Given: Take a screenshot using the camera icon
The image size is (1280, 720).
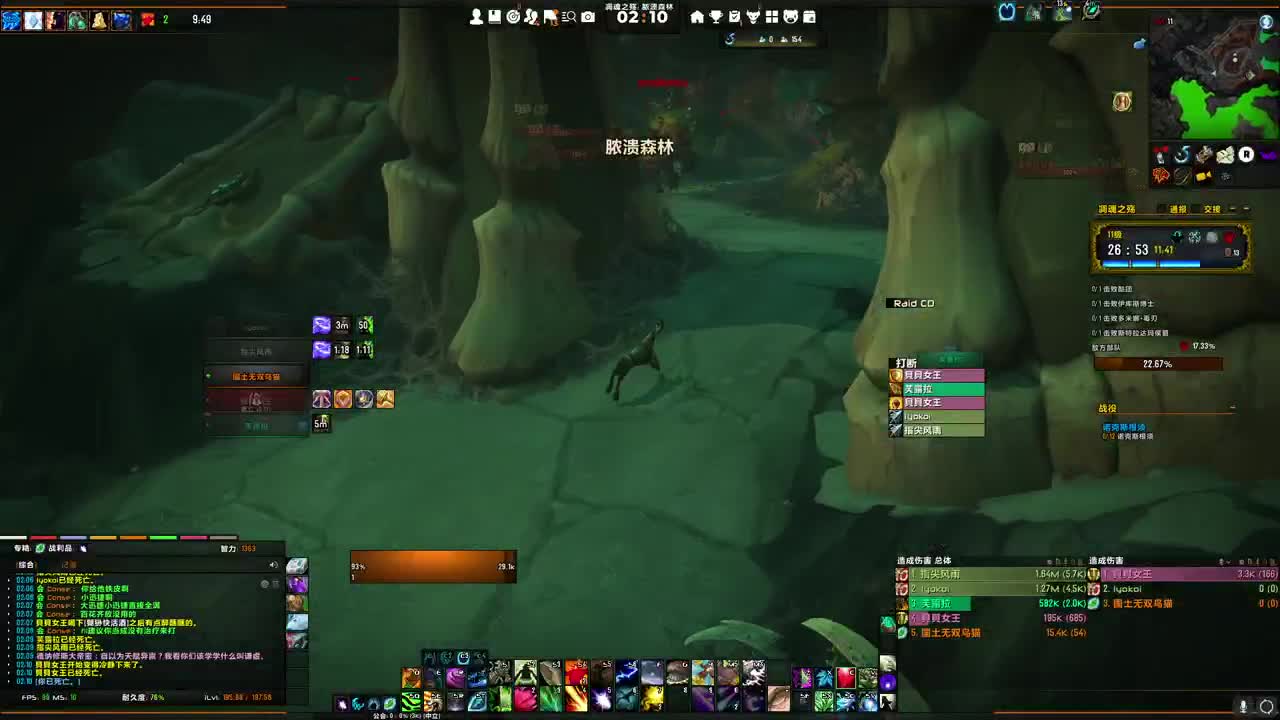Looking at the screenshot, I should click(x=587, y=17).
